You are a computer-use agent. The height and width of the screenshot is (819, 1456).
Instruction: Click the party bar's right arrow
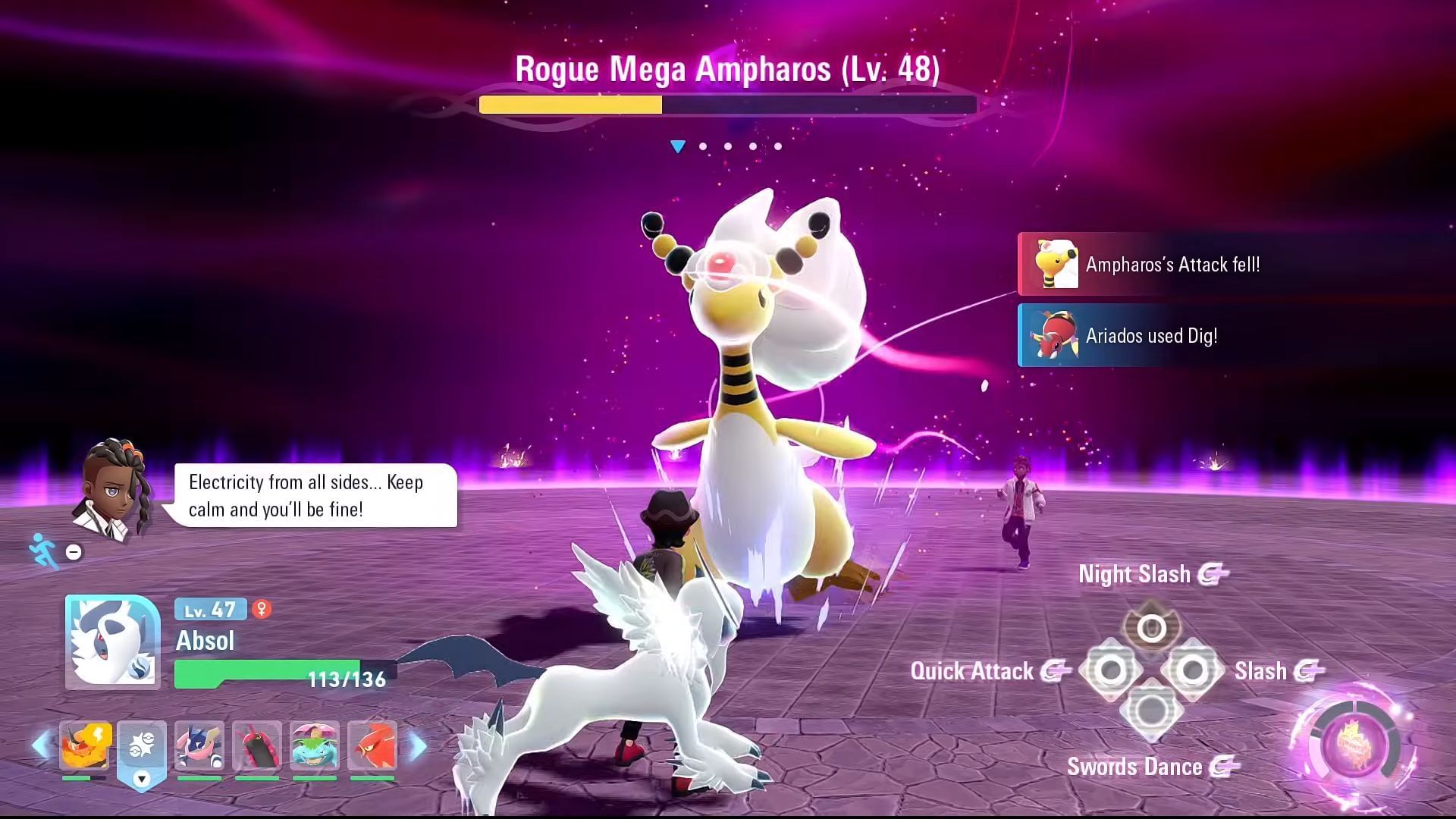pos(418,746)
